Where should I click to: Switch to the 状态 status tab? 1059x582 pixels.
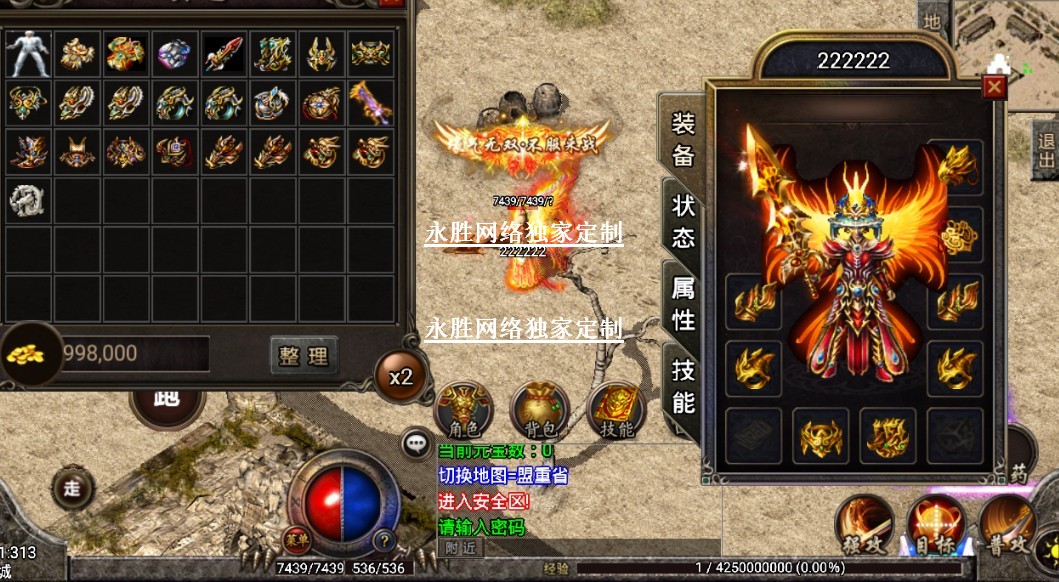(x=684, y=222)
